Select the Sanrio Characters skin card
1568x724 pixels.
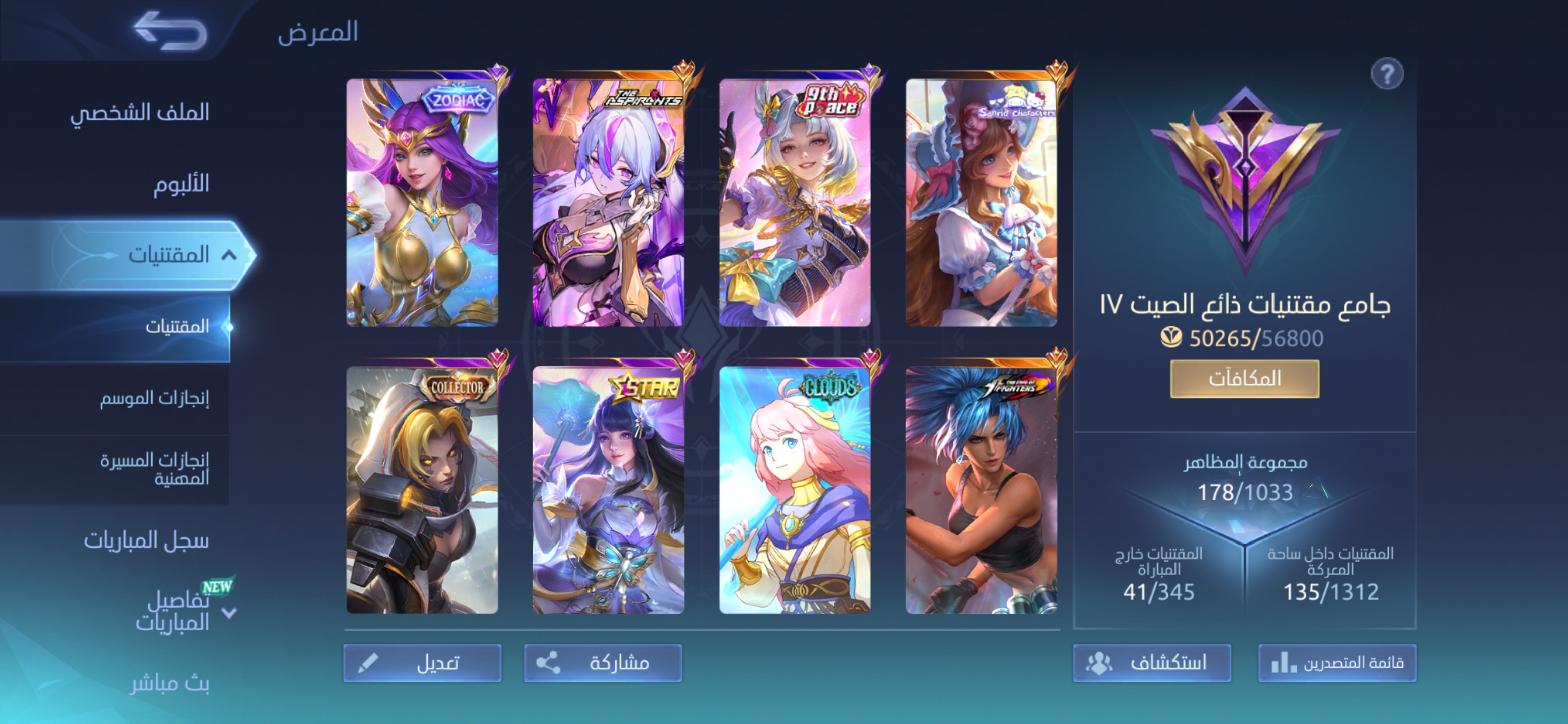(x=981, y=202)
